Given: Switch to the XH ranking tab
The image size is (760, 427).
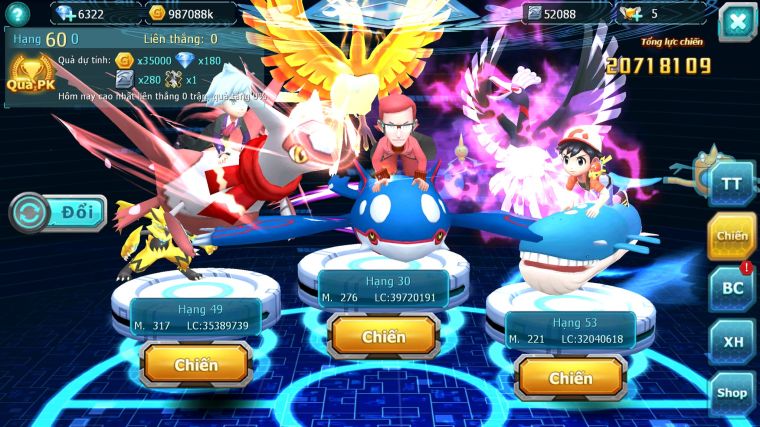Looking at the screenshot, I should tap(732, 341).
